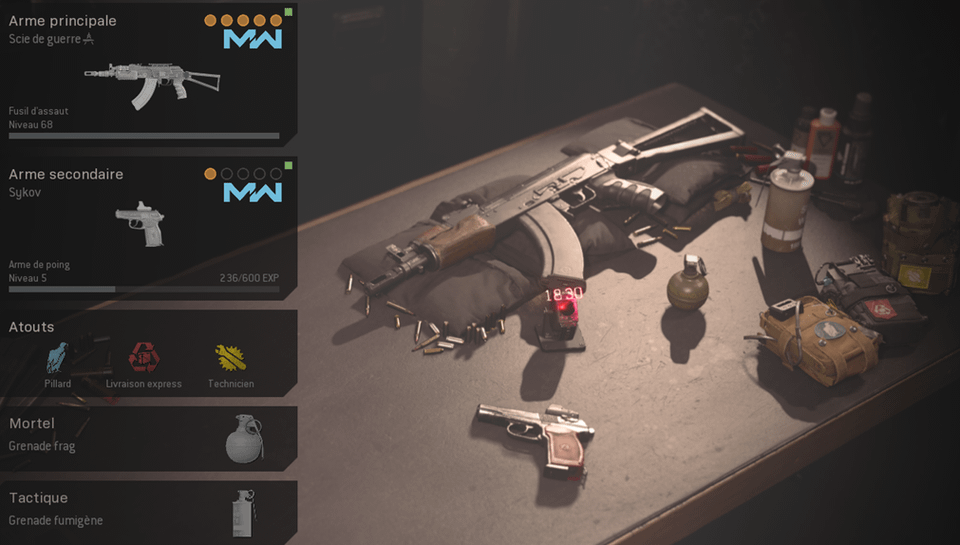
Task: Choose the Technicien perk icon
Action: (231, 357)
